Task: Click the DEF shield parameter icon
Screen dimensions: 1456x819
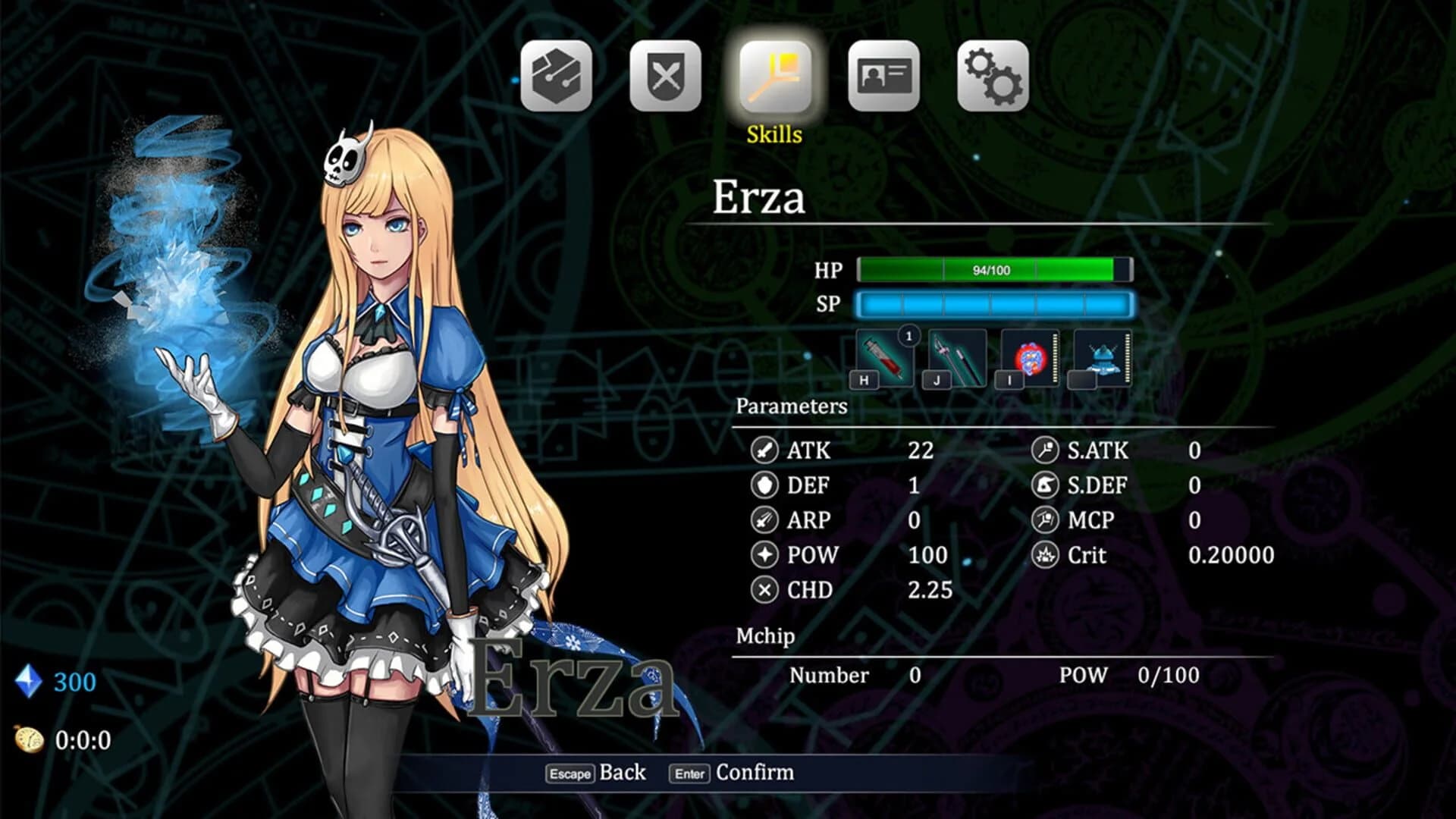Action: coord(764,486)
